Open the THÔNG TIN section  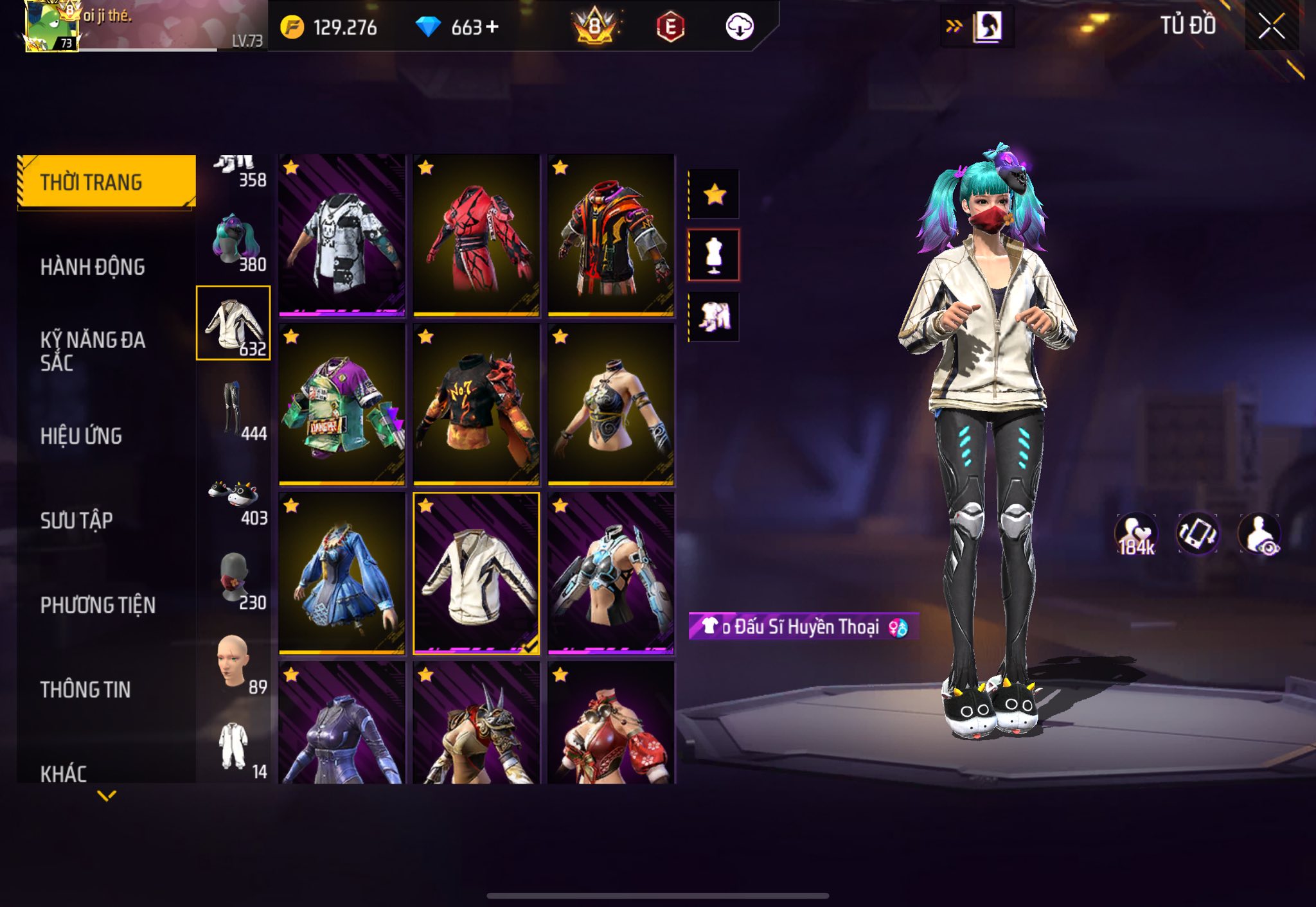click(x=85, y=689)
